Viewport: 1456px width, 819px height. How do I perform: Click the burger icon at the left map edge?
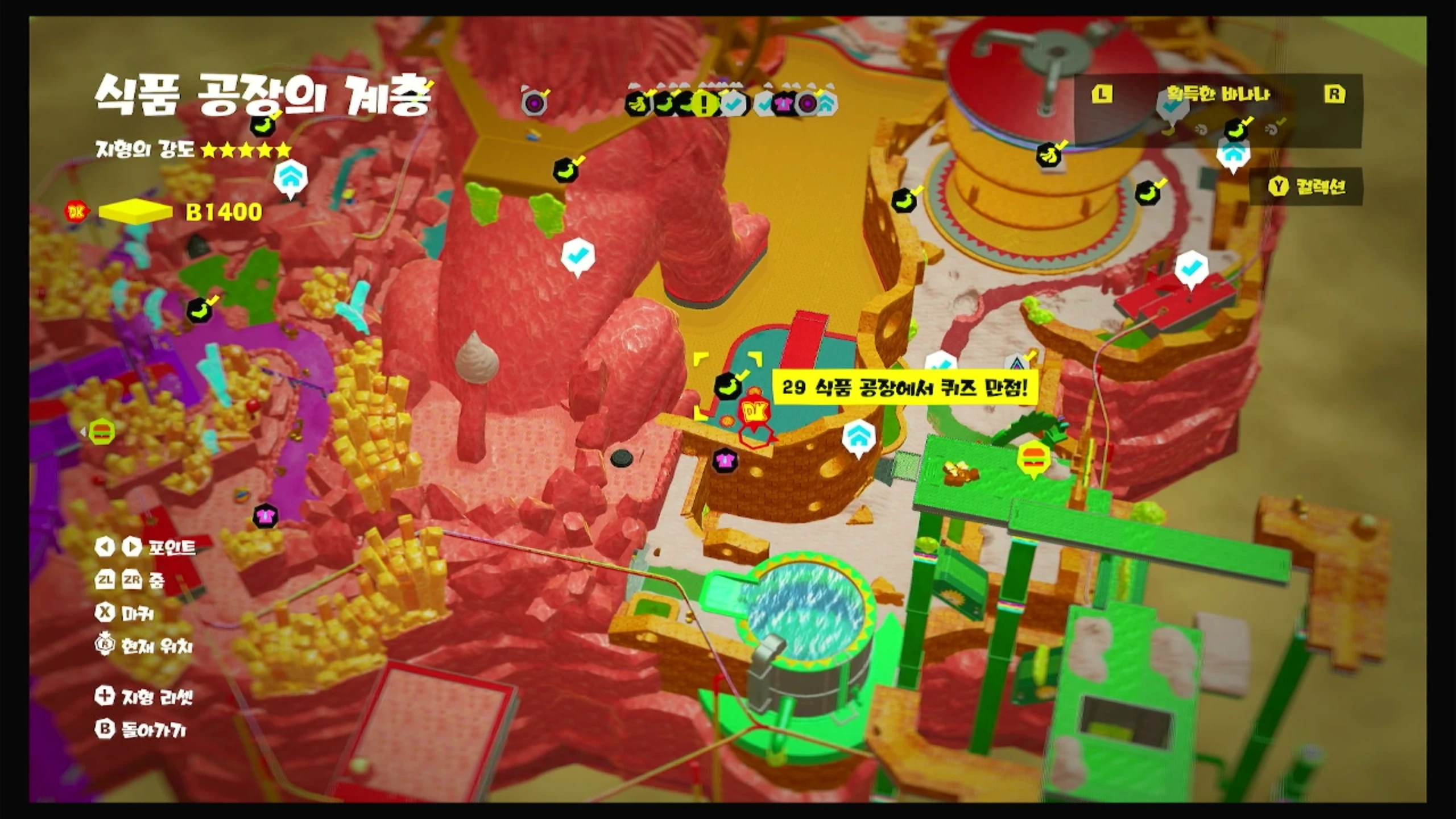[x=102, y=432]
